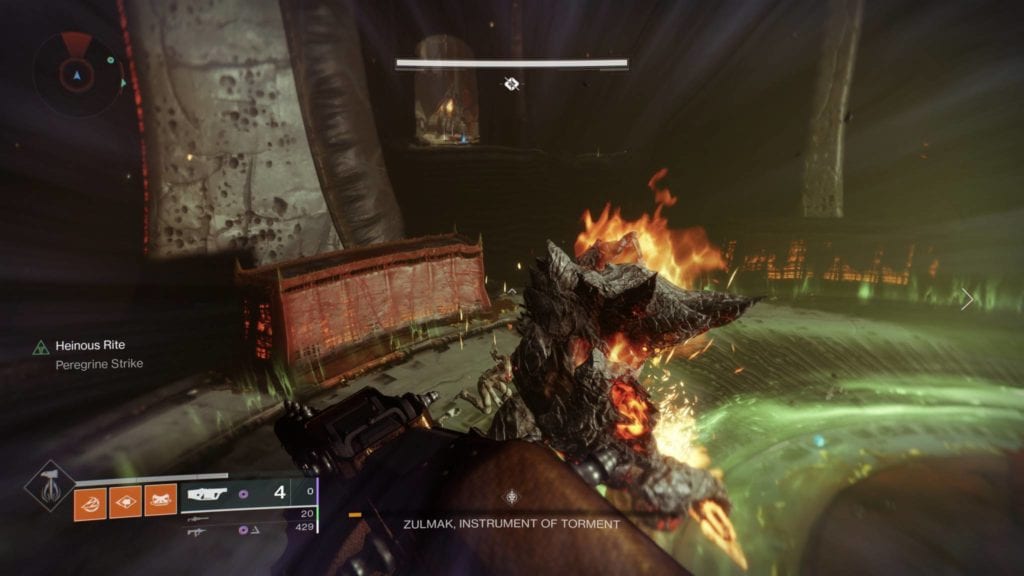
Task: Click the boss marker icon under health bar
Action: click(x=512, y=84)
